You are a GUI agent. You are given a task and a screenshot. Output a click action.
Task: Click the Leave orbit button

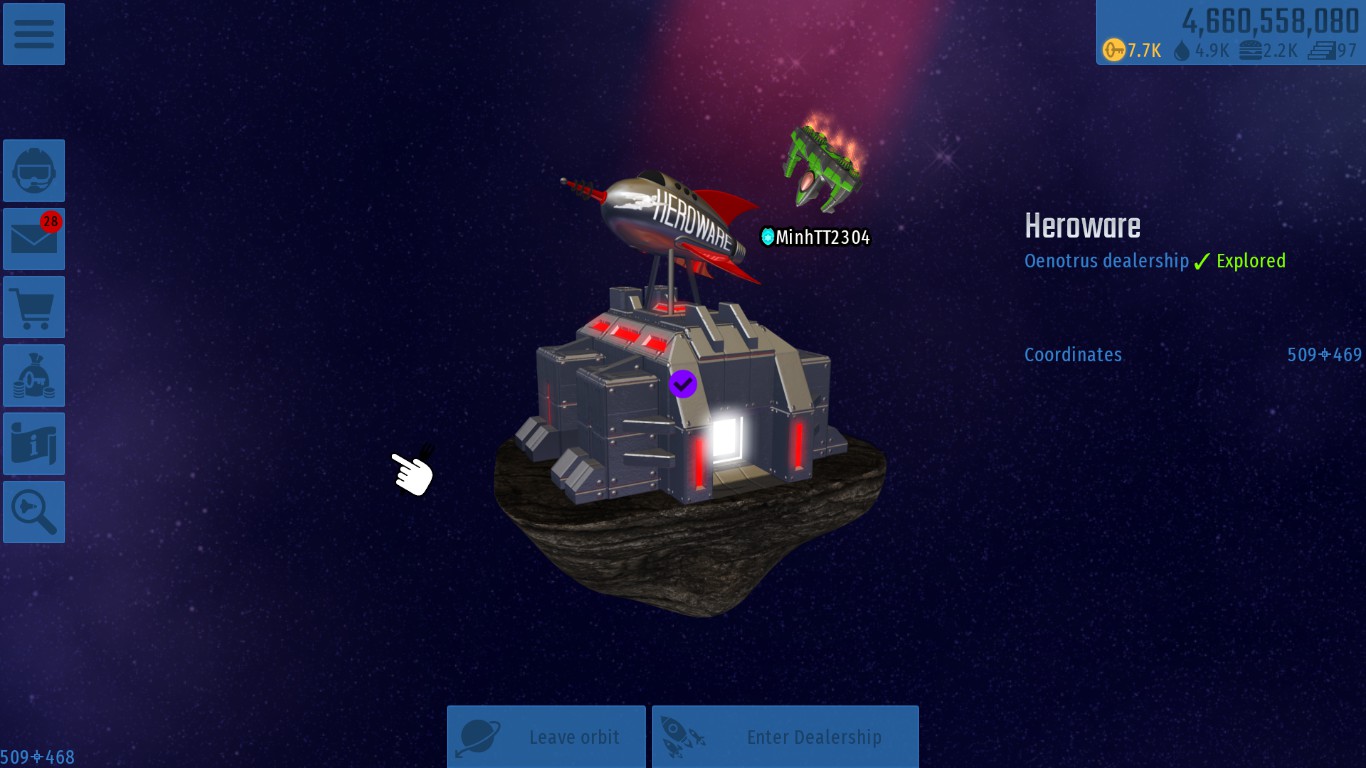546,737
